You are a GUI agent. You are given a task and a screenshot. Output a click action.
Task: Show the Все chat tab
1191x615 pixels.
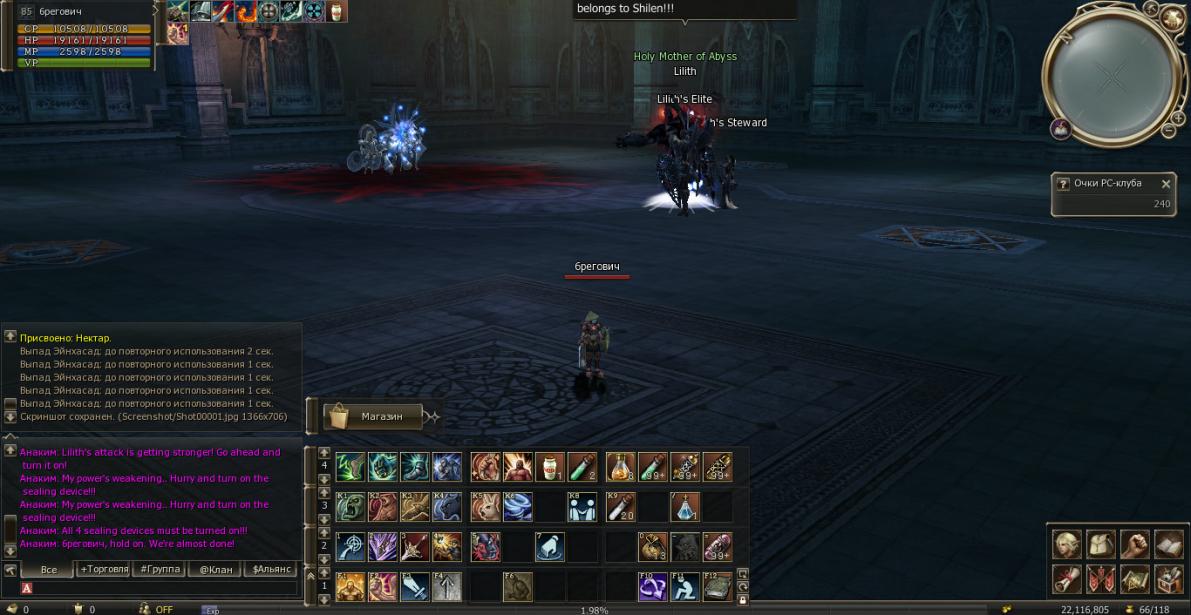coord(48,569)
